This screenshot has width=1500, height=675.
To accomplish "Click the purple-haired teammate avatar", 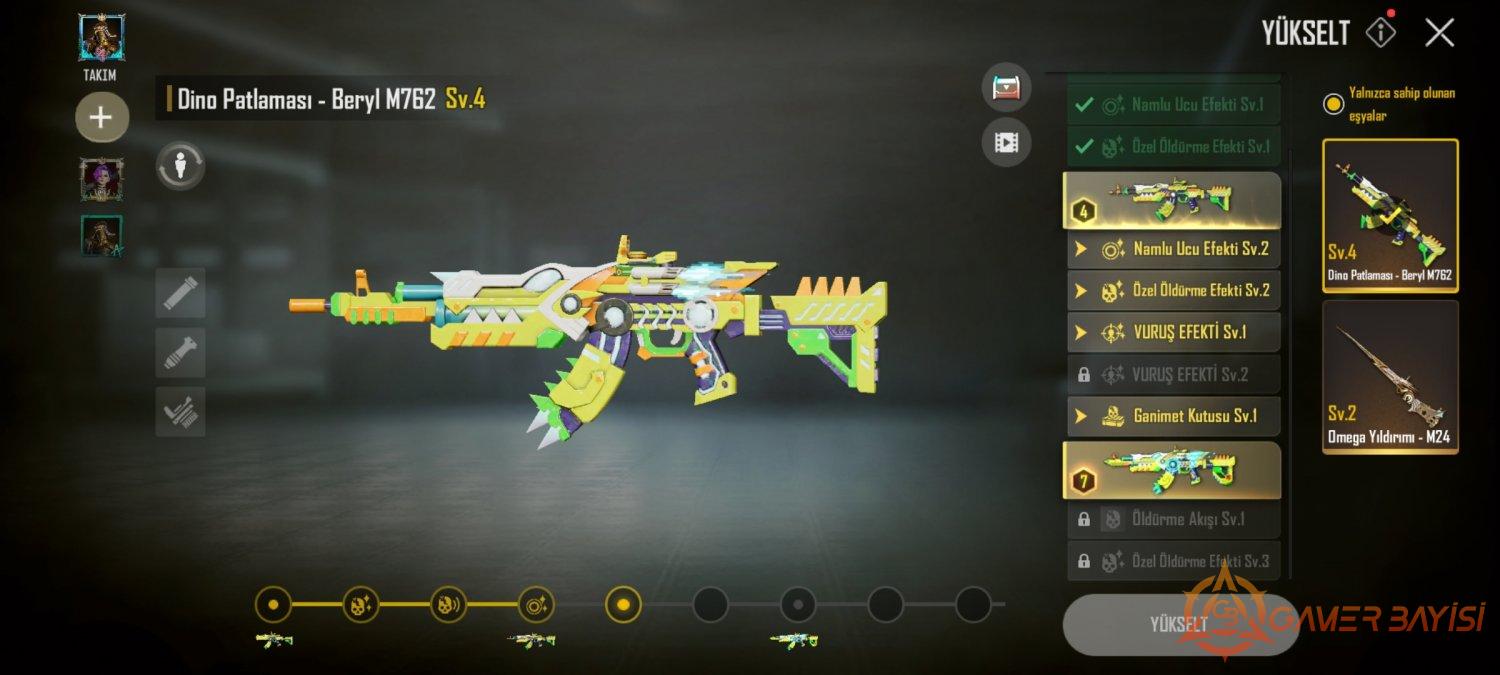I will 102,179.
